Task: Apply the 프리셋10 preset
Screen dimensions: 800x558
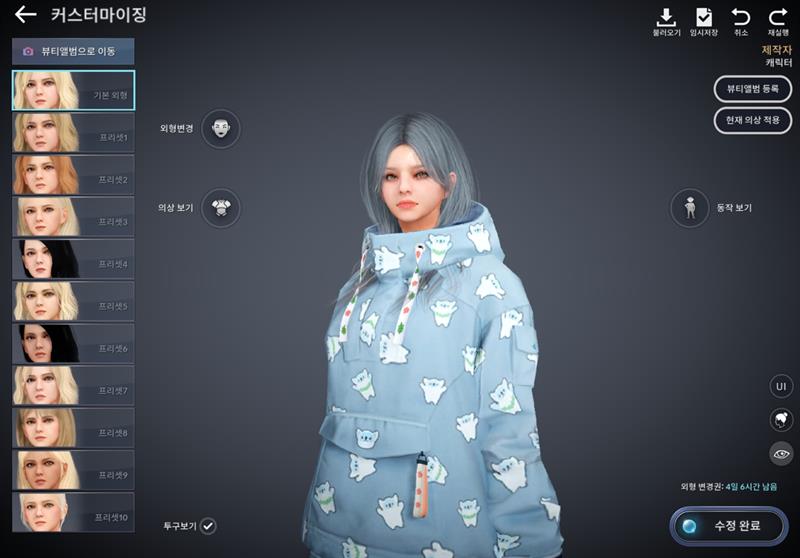Action: coord(73,511)
